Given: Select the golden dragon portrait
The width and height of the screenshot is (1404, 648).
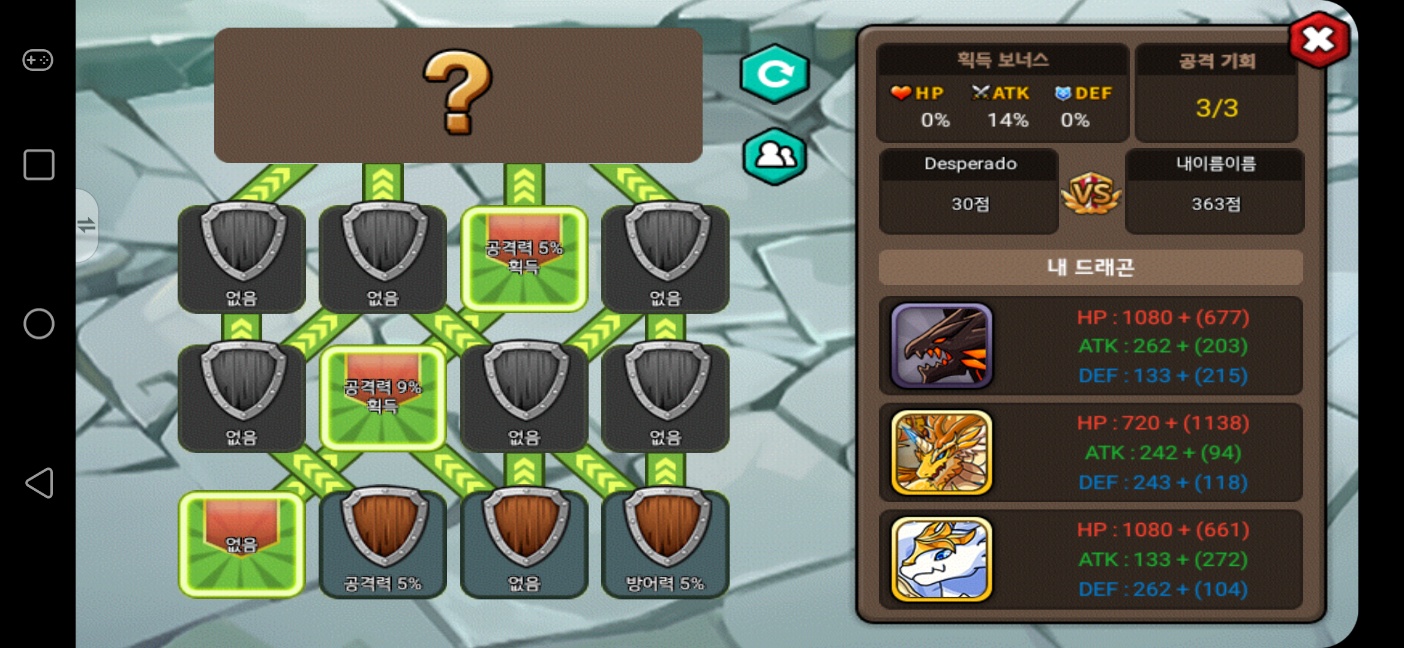Looking at the screenshot, I should click(941, 452).
